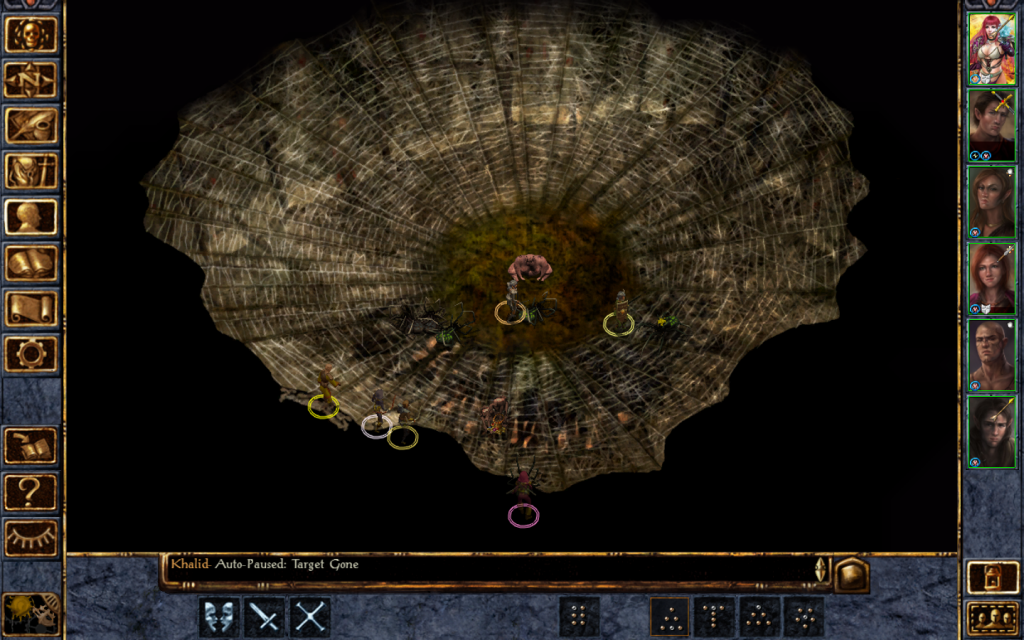Select the bald man's portrait

pos(991,355)
